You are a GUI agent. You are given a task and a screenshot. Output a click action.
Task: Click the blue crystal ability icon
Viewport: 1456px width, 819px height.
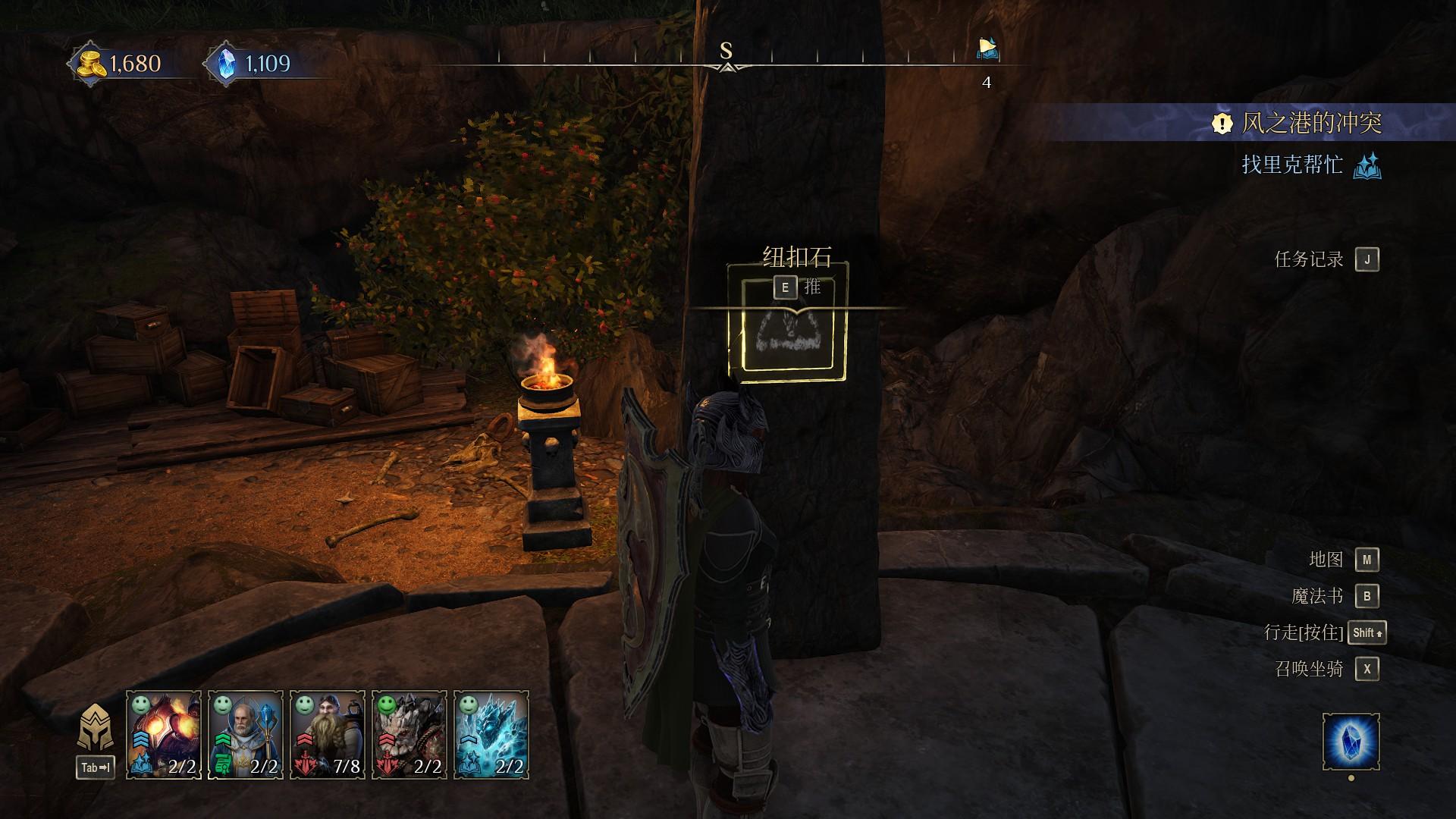(1351, 741)
